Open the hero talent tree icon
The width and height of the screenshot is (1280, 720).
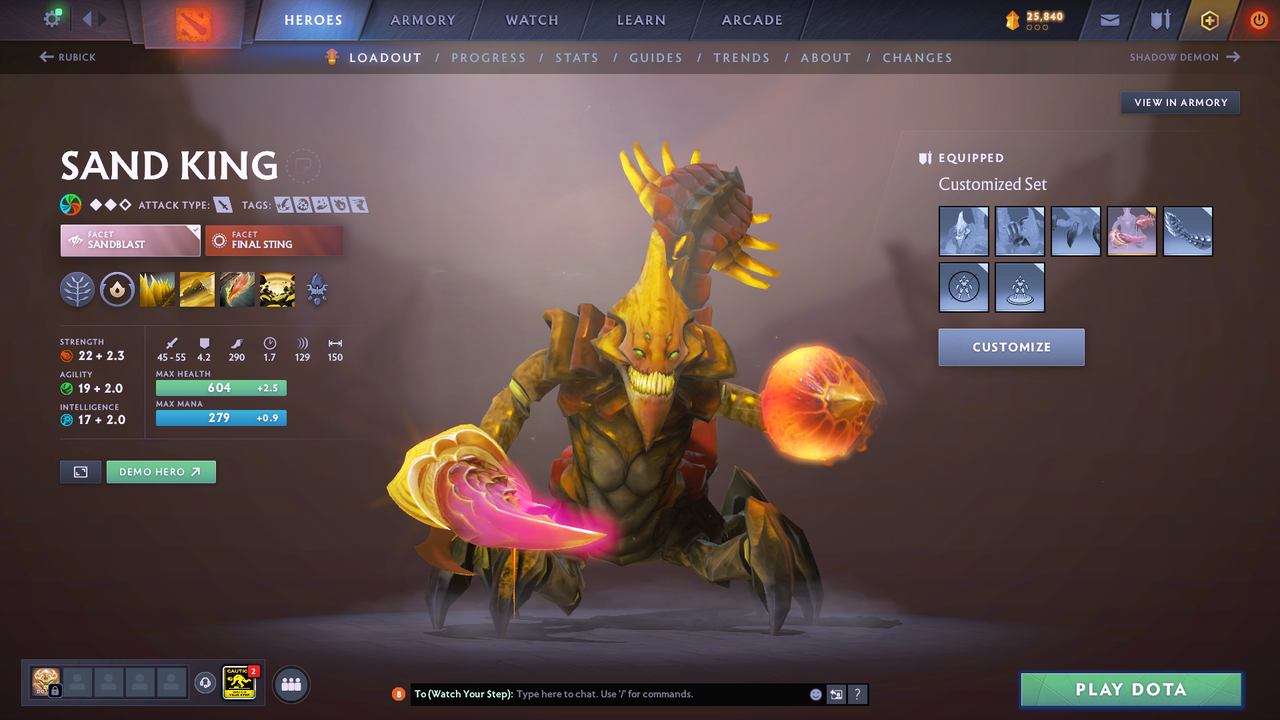click(x=77, y=290)
